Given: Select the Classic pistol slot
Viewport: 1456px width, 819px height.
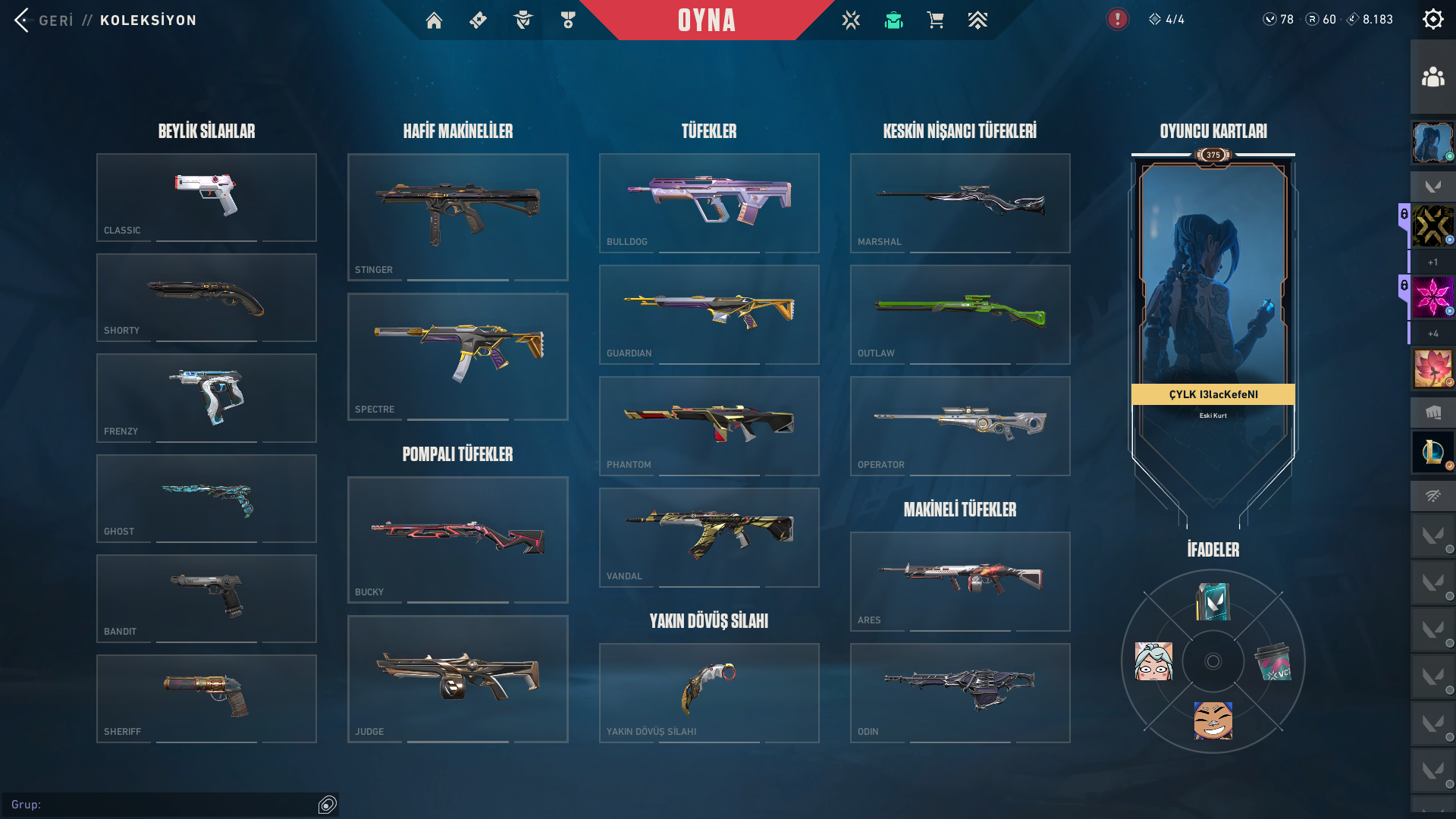Looking at the screenshot, I should [206, 197].
